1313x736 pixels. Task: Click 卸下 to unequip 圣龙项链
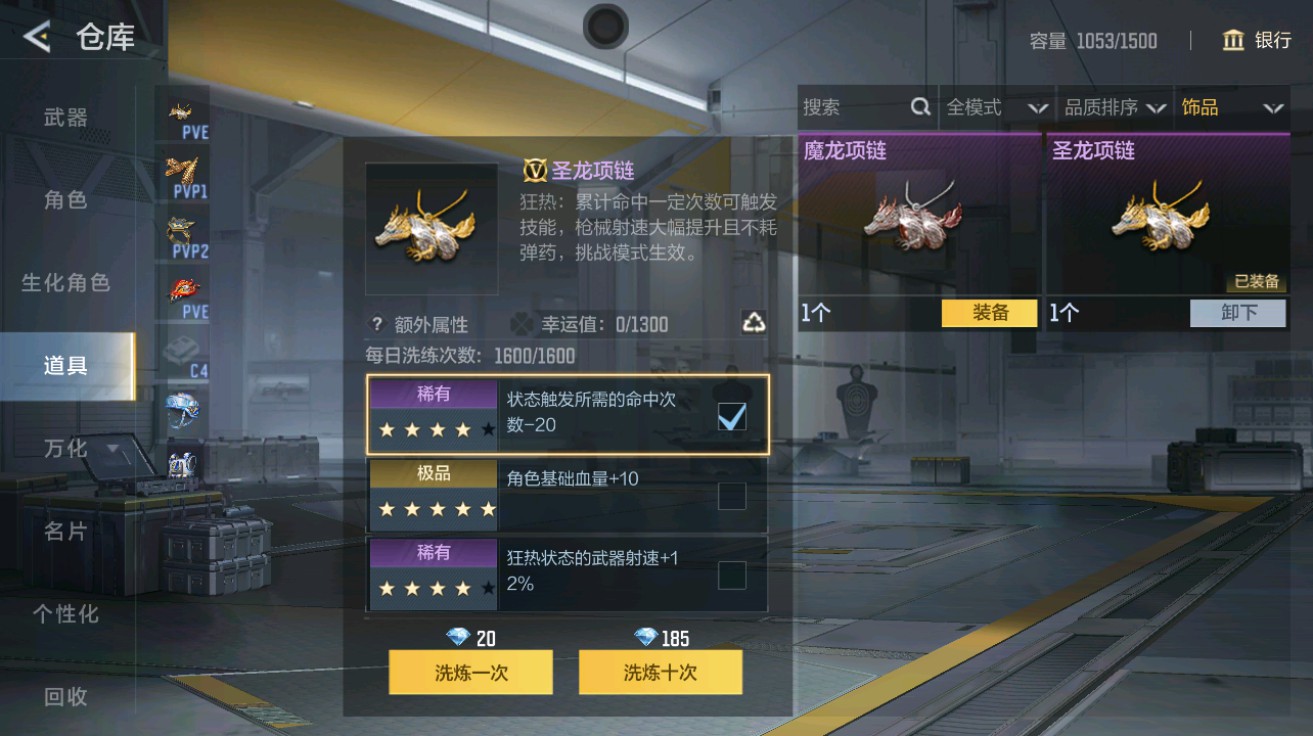coord(1237,313)
